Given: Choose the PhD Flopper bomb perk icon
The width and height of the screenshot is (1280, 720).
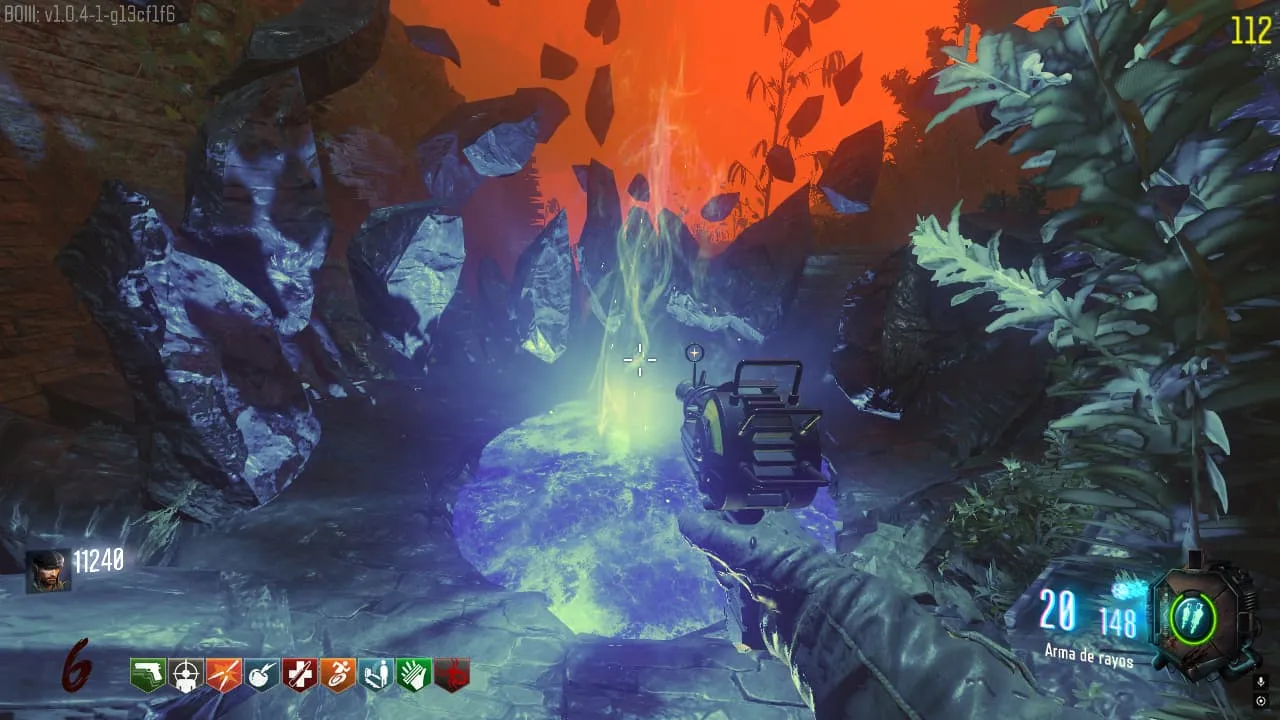Looking at the screenshot, I should (x=261, y=675).
